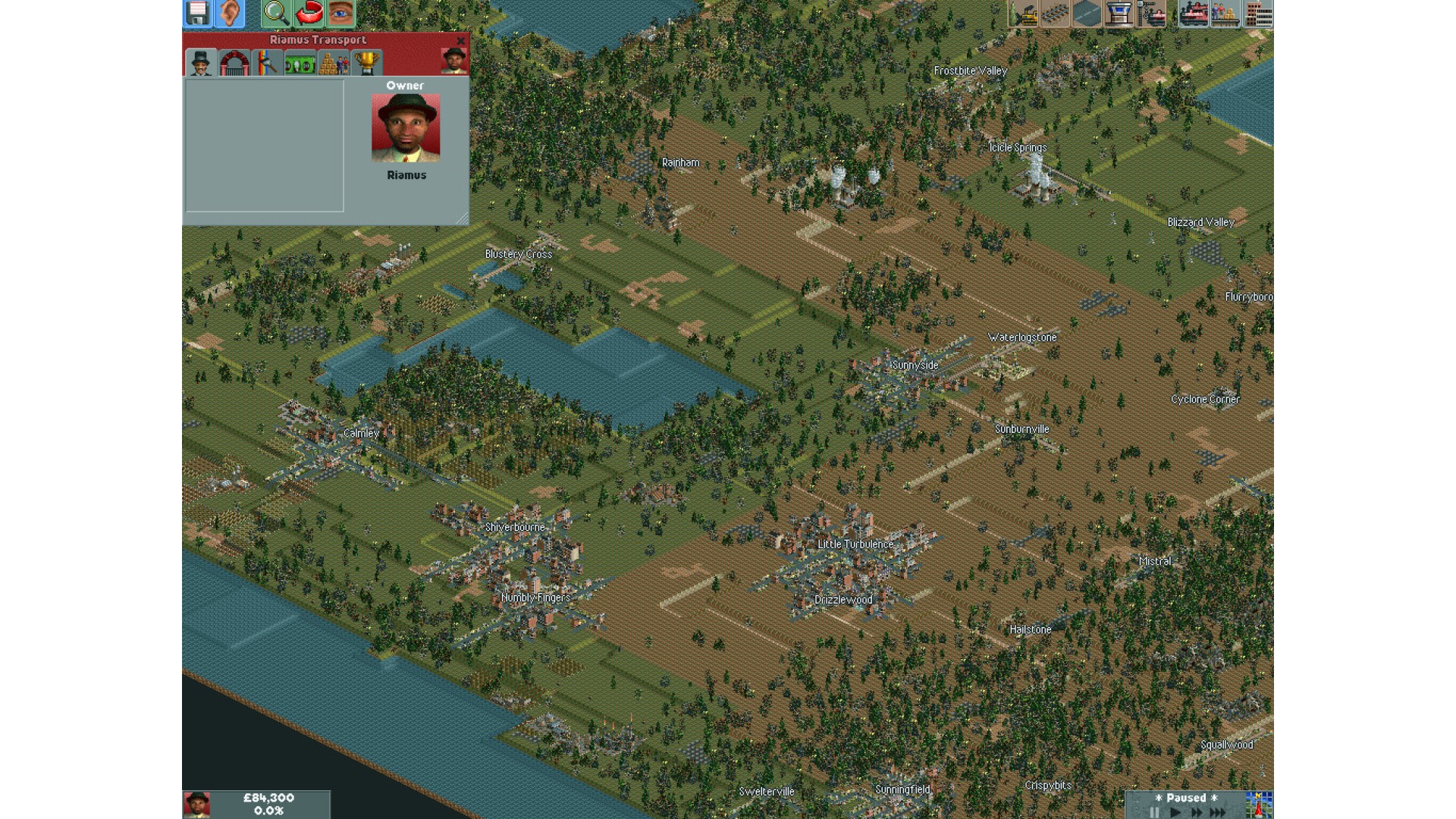Viewport: 1456px width, 819px height.
Task: Open the floppy disk save menu
Action: 197,13
